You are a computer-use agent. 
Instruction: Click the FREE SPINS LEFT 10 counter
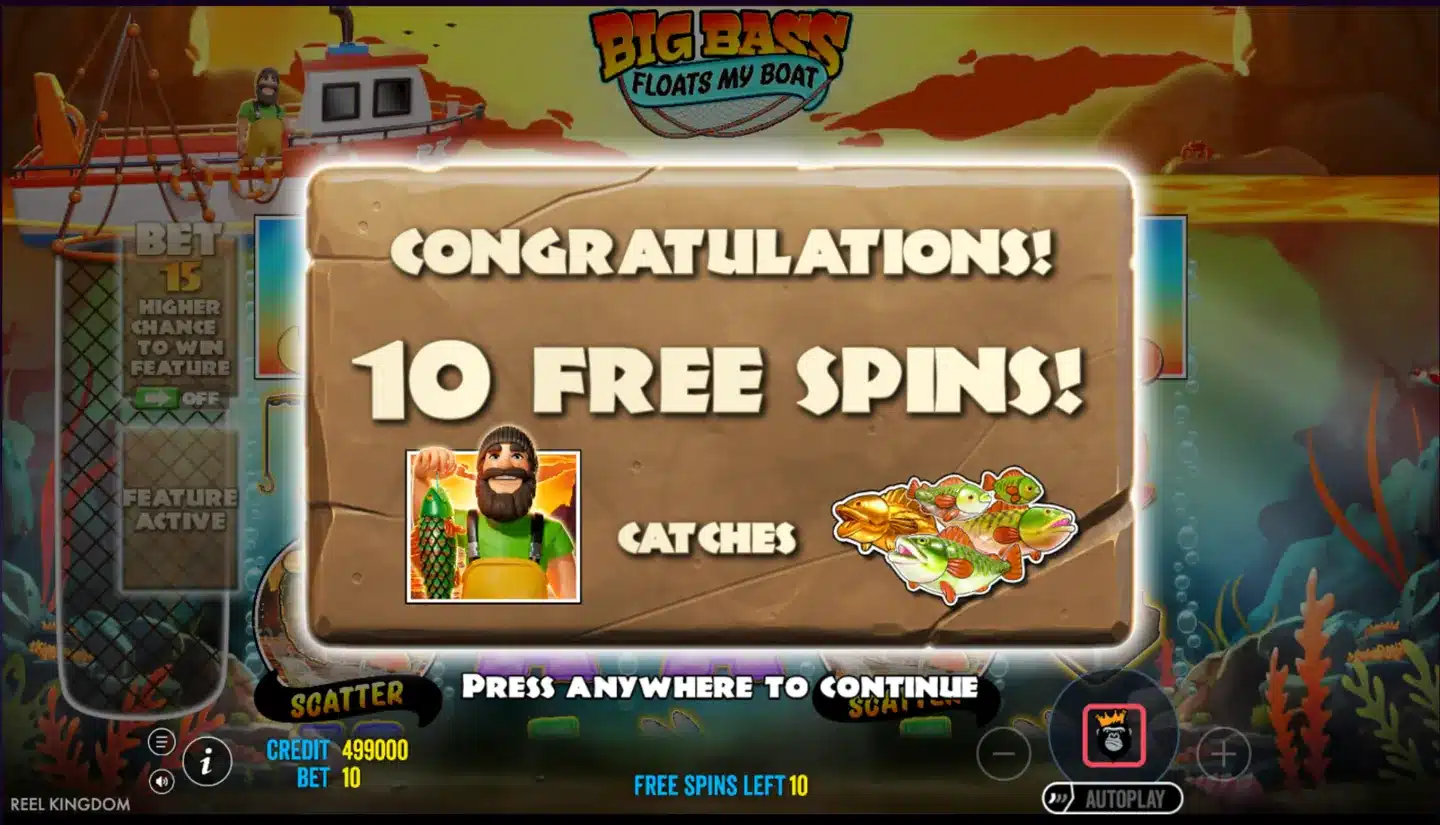coord(718,787)
